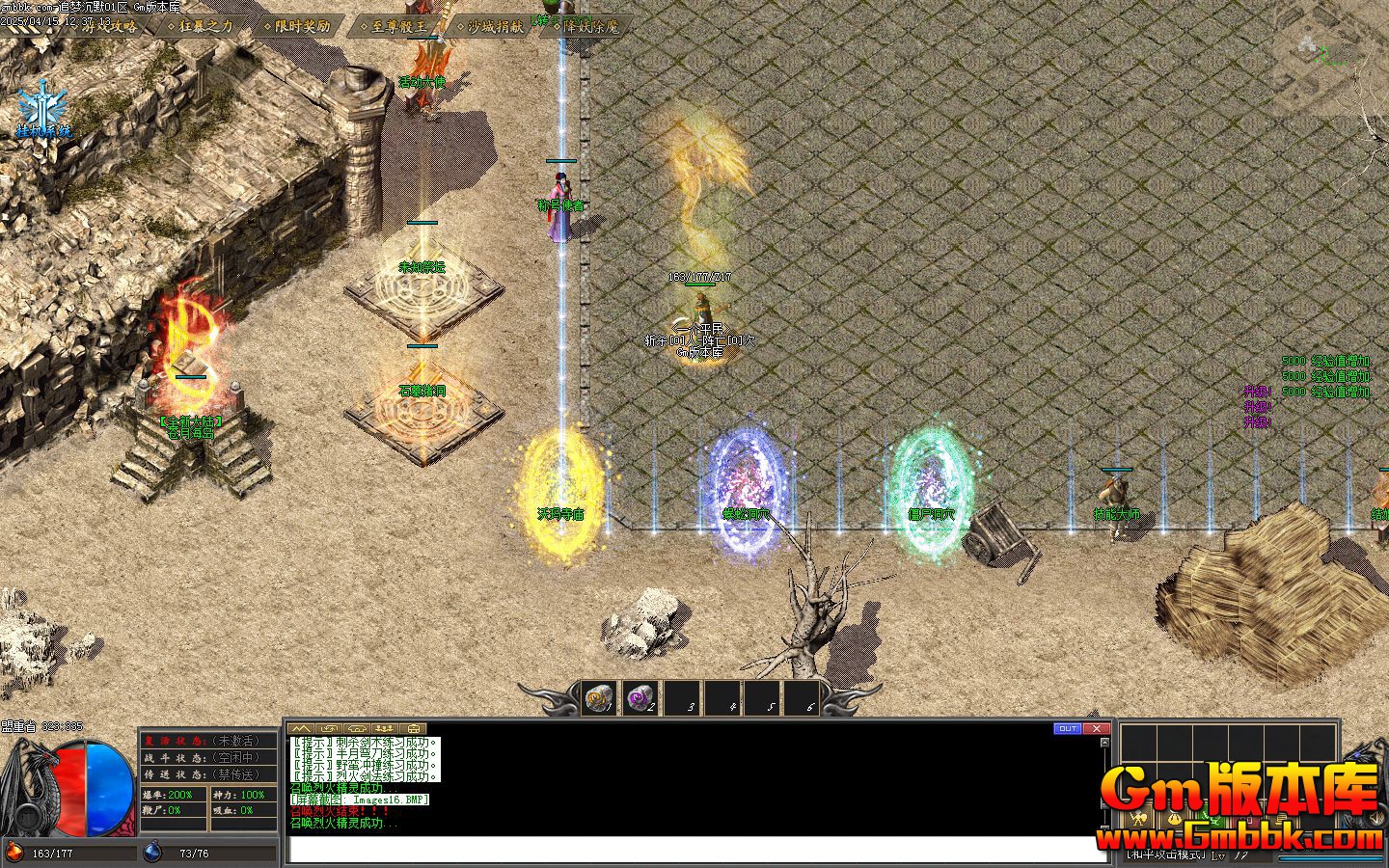
Task: Close the chat panel with the red X
Action: [x=1096, y=728]
